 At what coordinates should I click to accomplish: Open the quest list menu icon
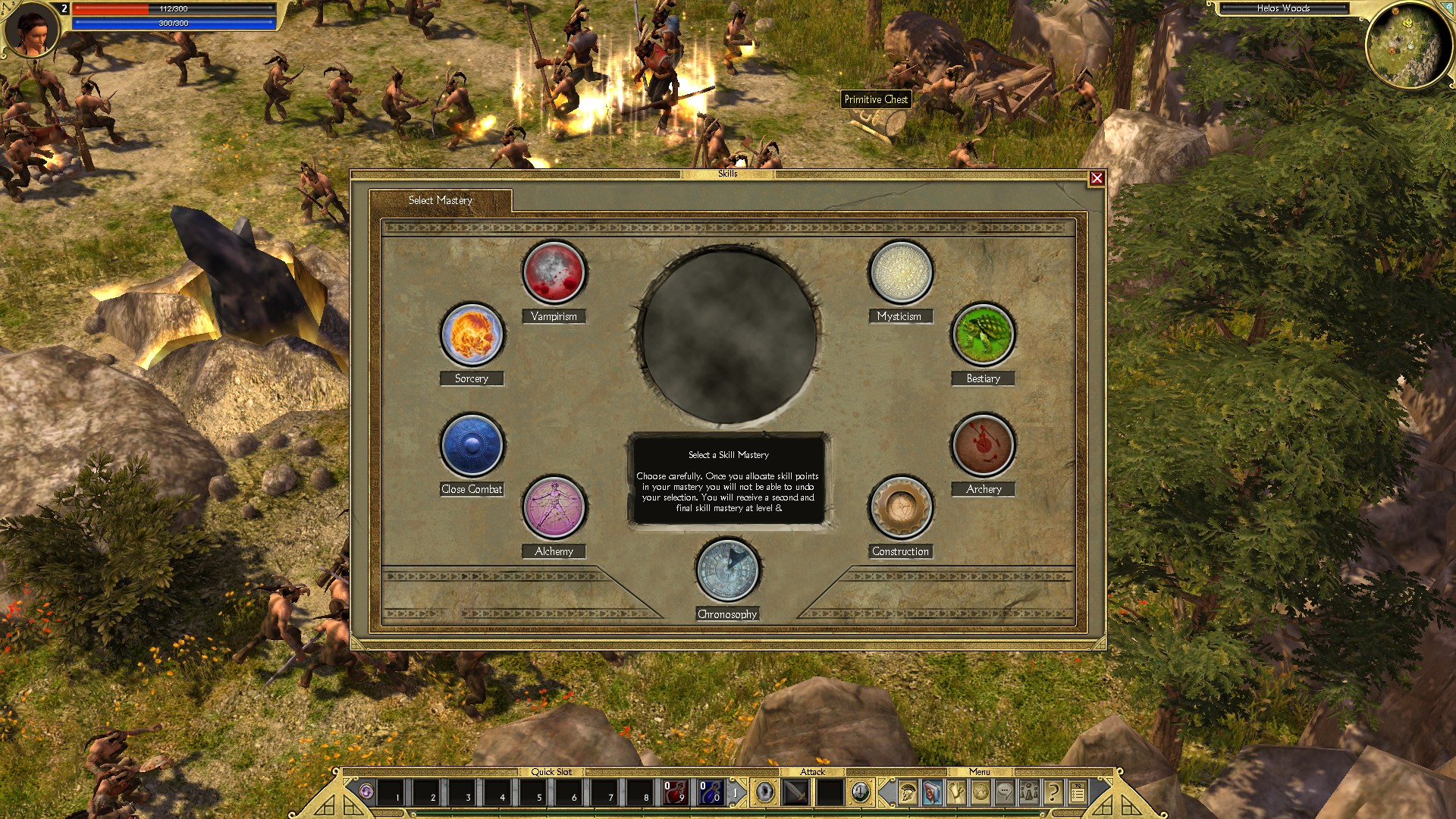click(x=1078, y=793)
